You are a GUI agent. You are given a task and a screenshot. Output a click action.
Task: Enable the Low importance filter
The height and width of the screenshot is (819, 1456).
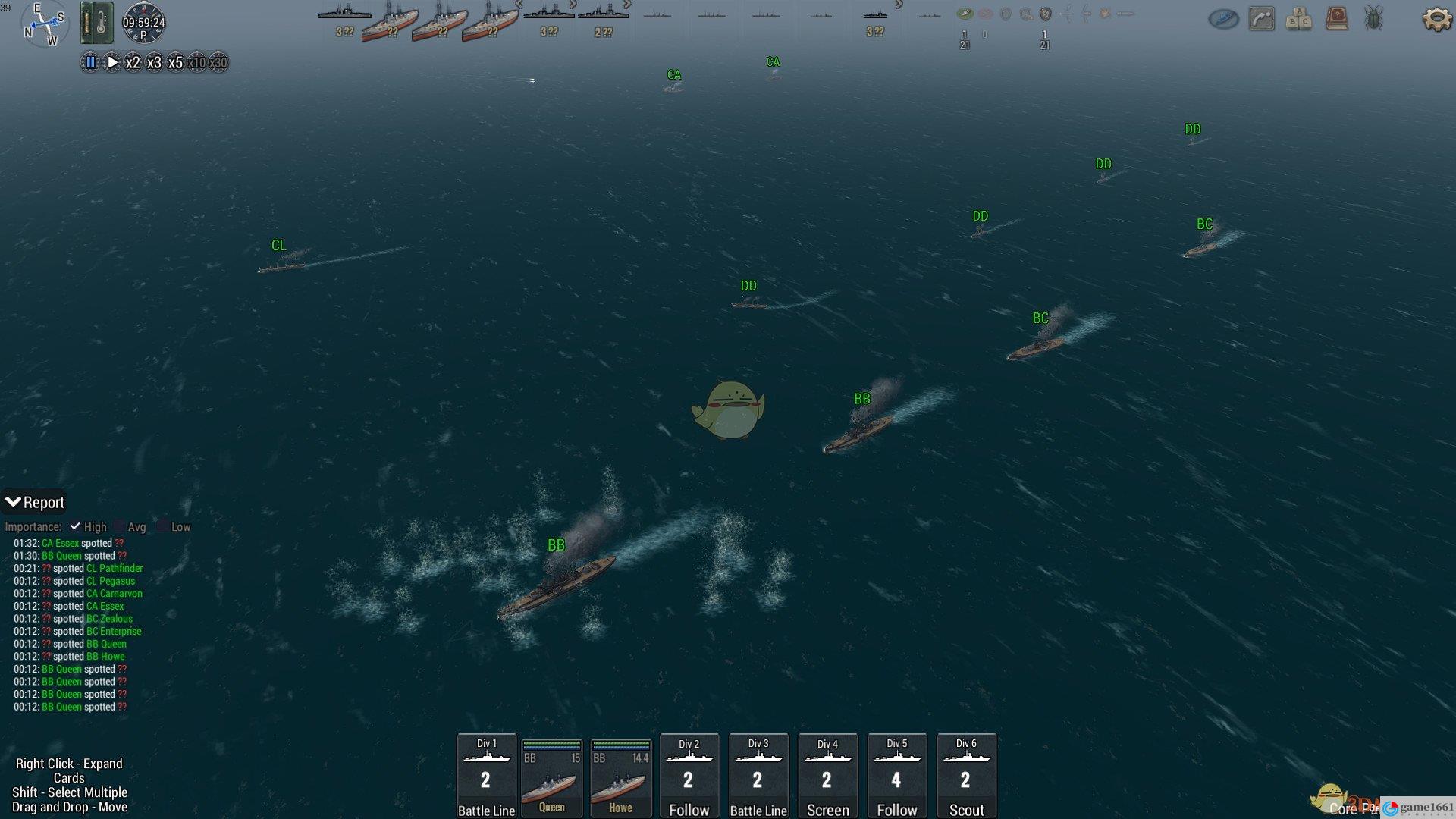[x=162, y=526]
